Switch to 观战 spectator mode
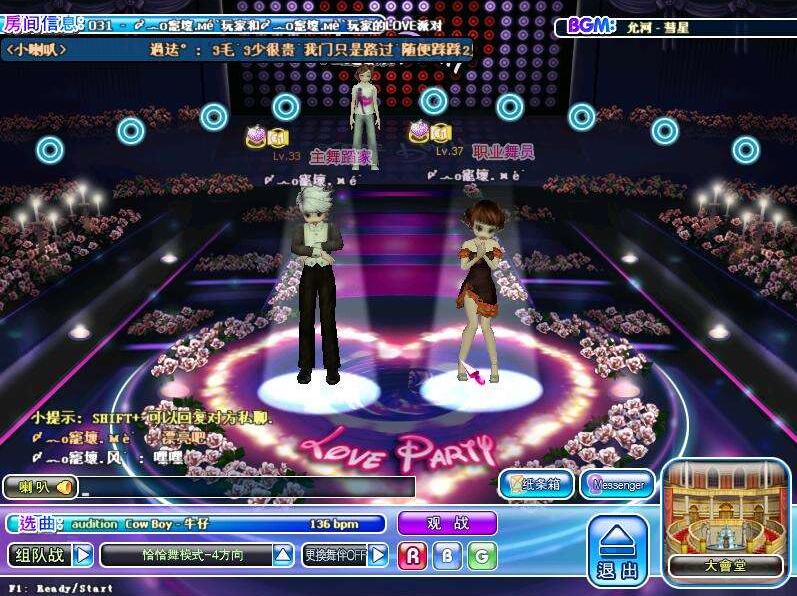This screenshot has width=797, height=596. (447, 523)
